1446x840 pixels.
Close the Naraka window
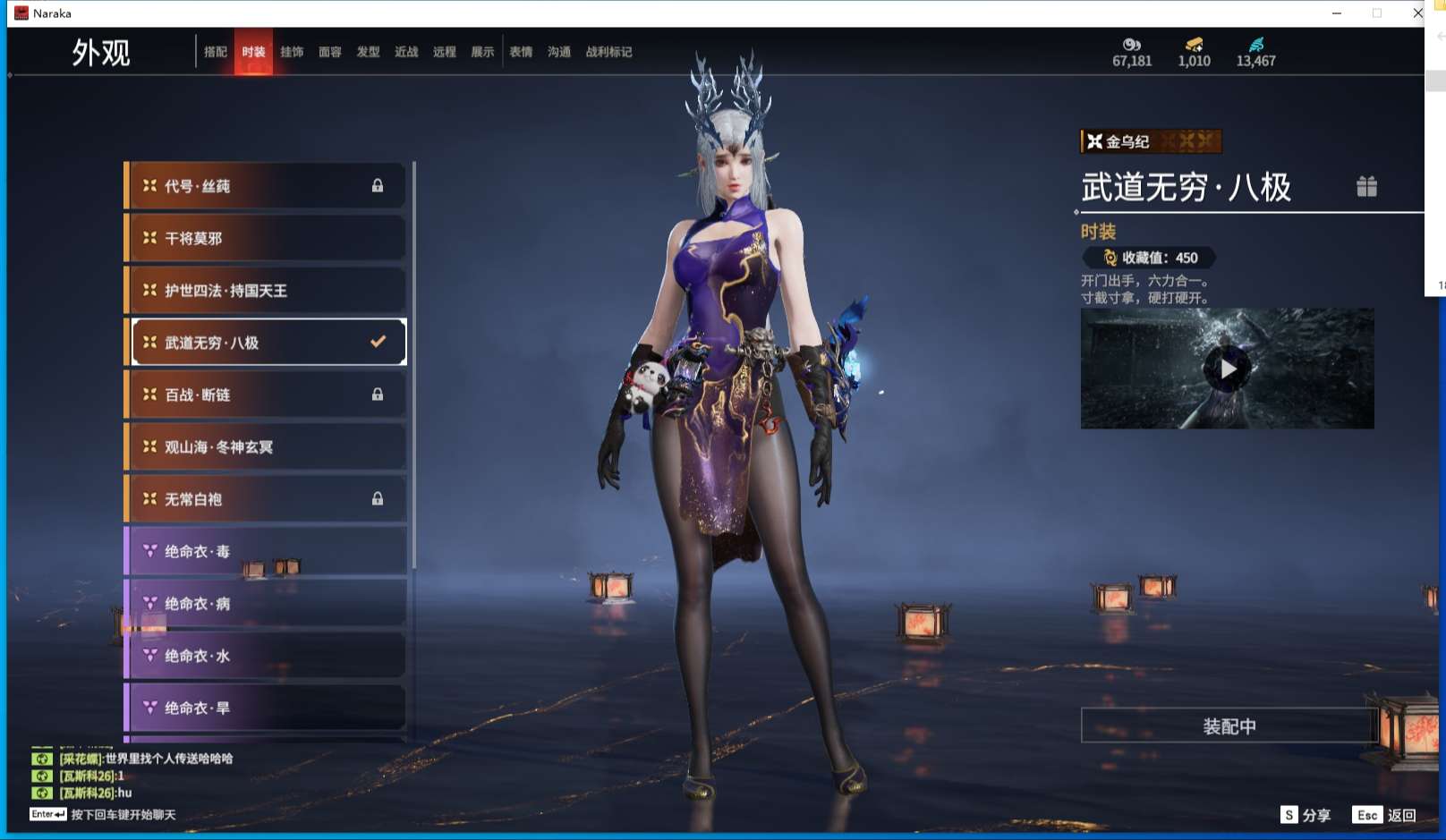pos(1417,13)
